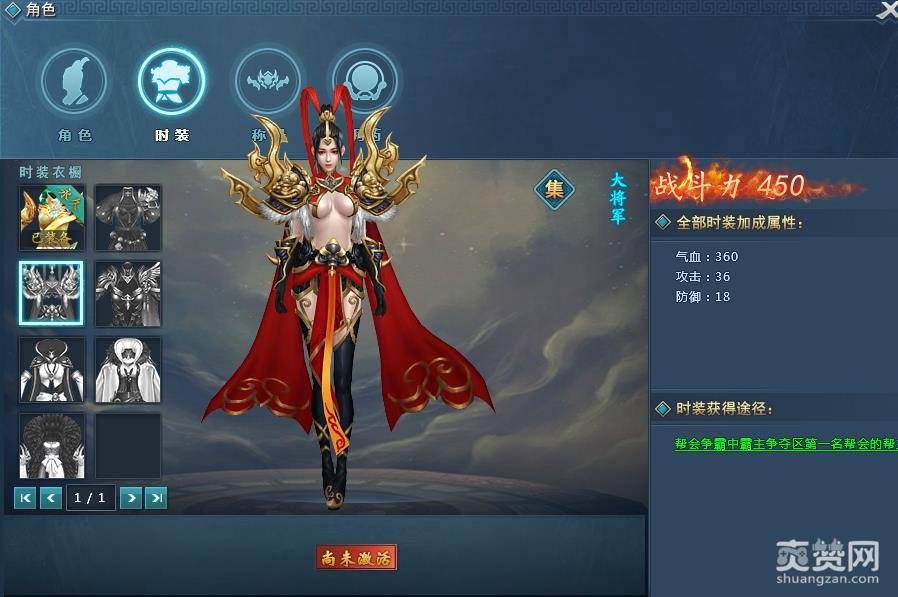Jump to the last wardrobe page
Image resolution: width=898 pixels, height=597 pixels.
point(156,497)
